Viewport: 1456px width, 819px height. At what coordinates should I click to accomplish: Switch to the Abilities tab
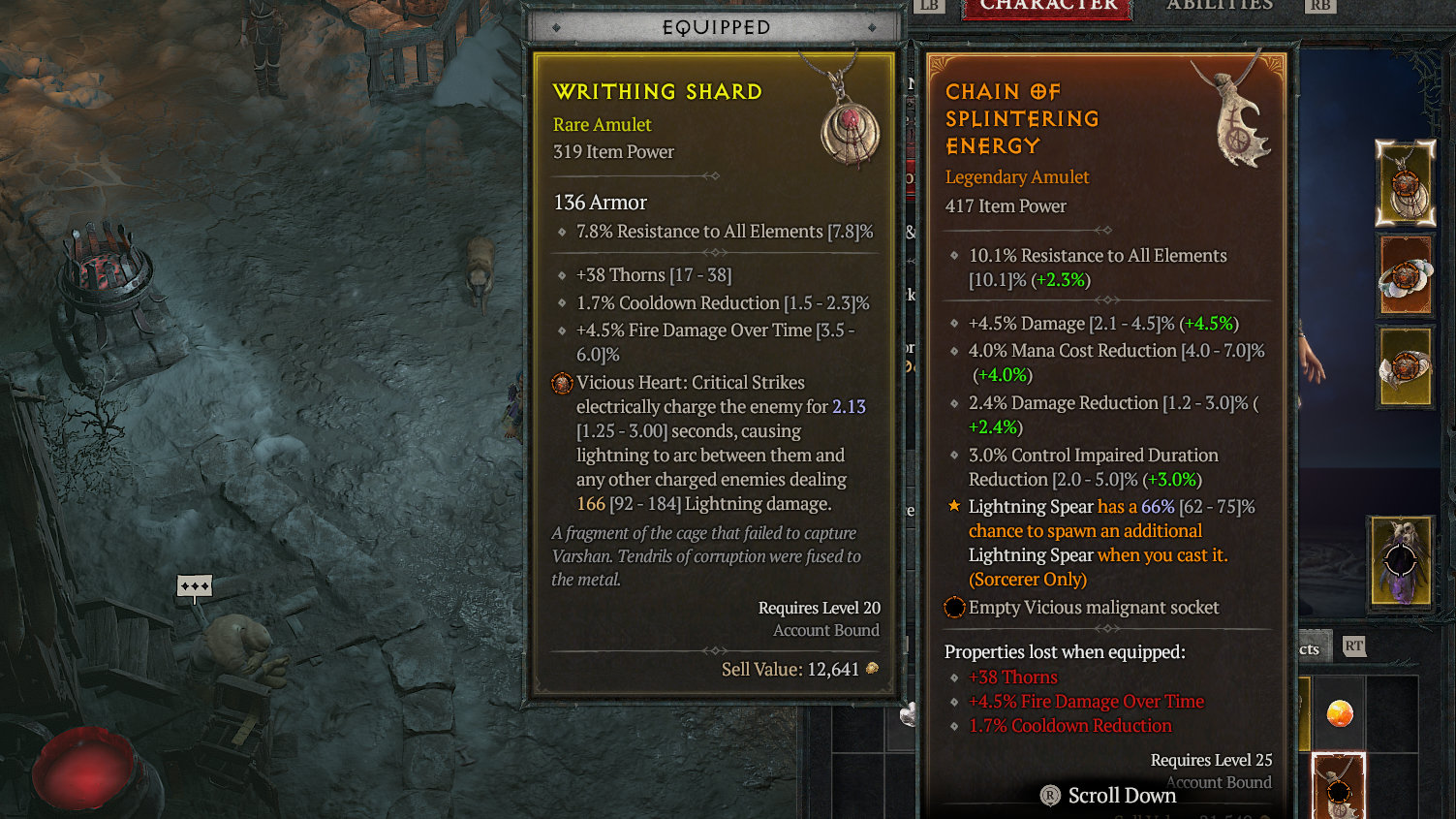pyautogui.click(x=1220, y=6)
